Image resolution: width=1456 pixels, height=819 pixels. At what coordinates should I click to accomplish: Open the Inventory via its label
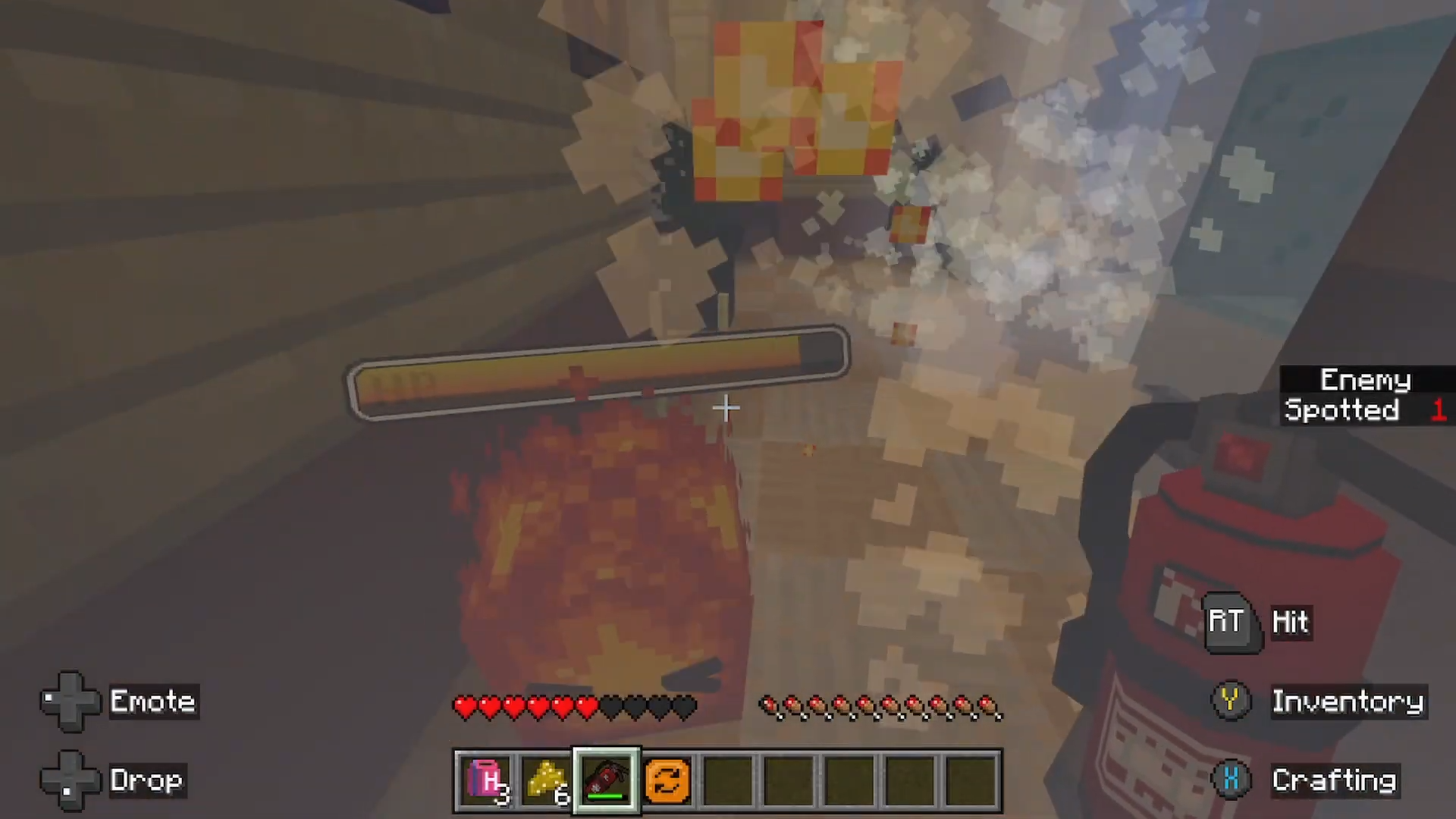click(x=1348, y=701)
